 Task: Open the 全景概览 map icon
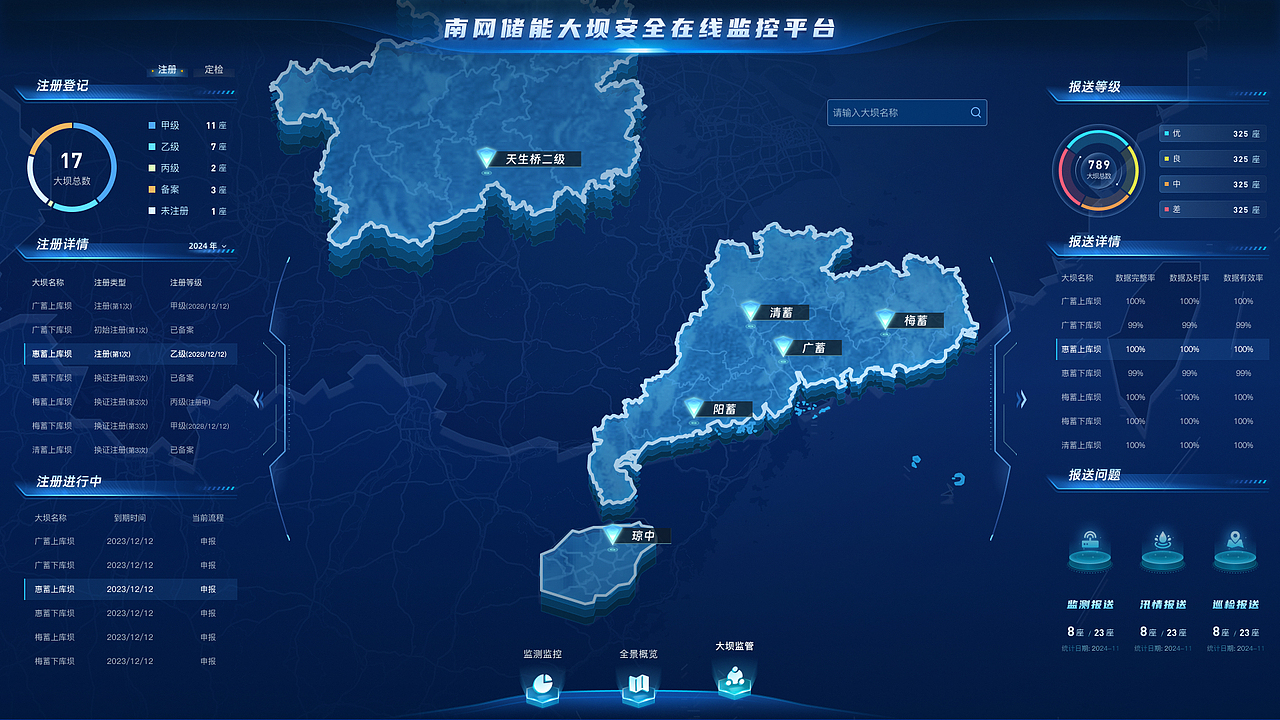tap(639, 687)
